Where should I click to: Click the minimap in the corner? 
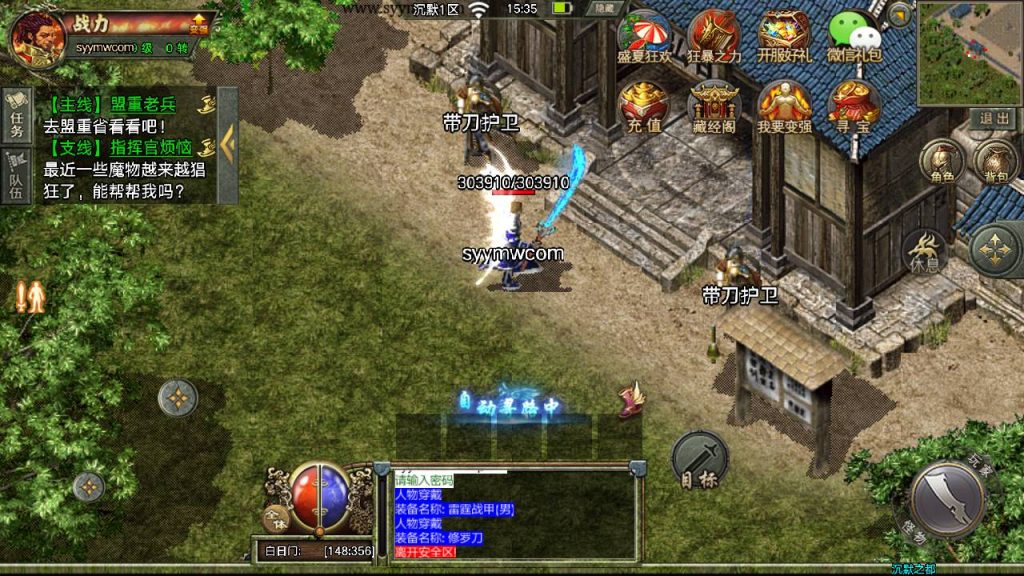(969, 53)
